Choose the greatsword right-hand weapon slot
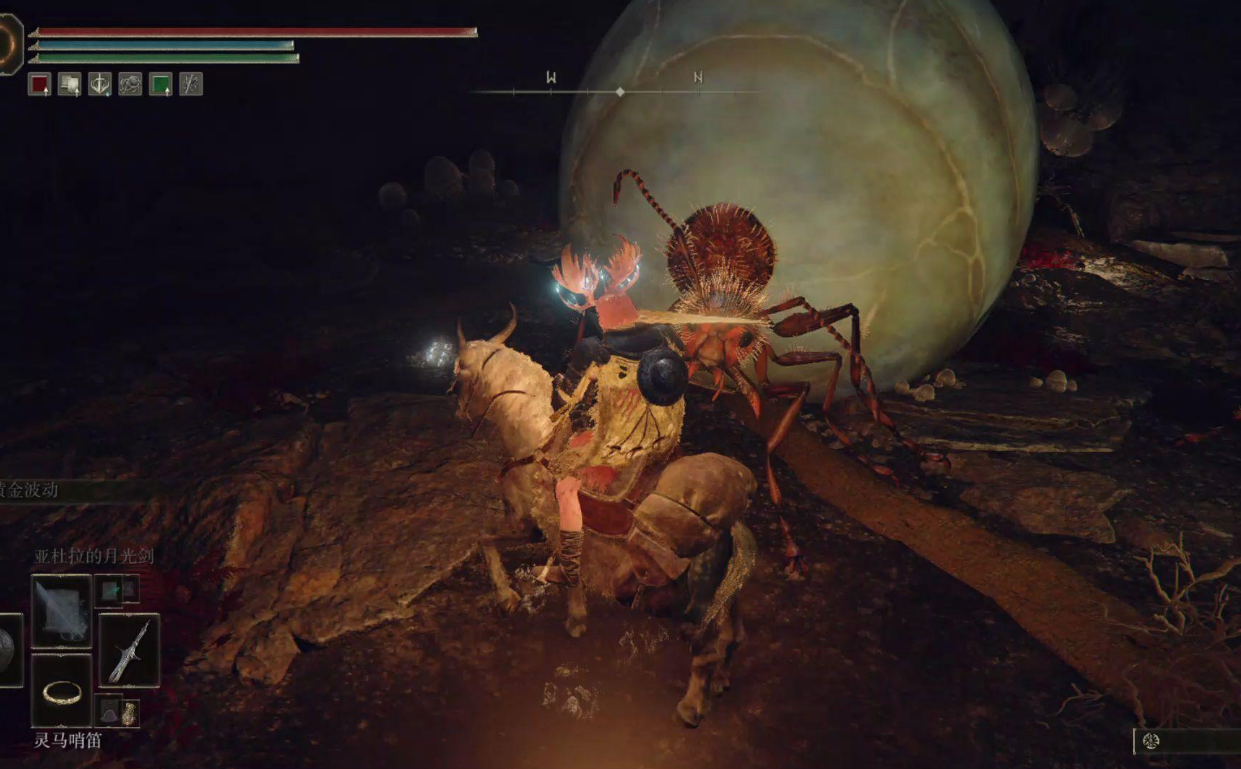 (x=129, y=650)
